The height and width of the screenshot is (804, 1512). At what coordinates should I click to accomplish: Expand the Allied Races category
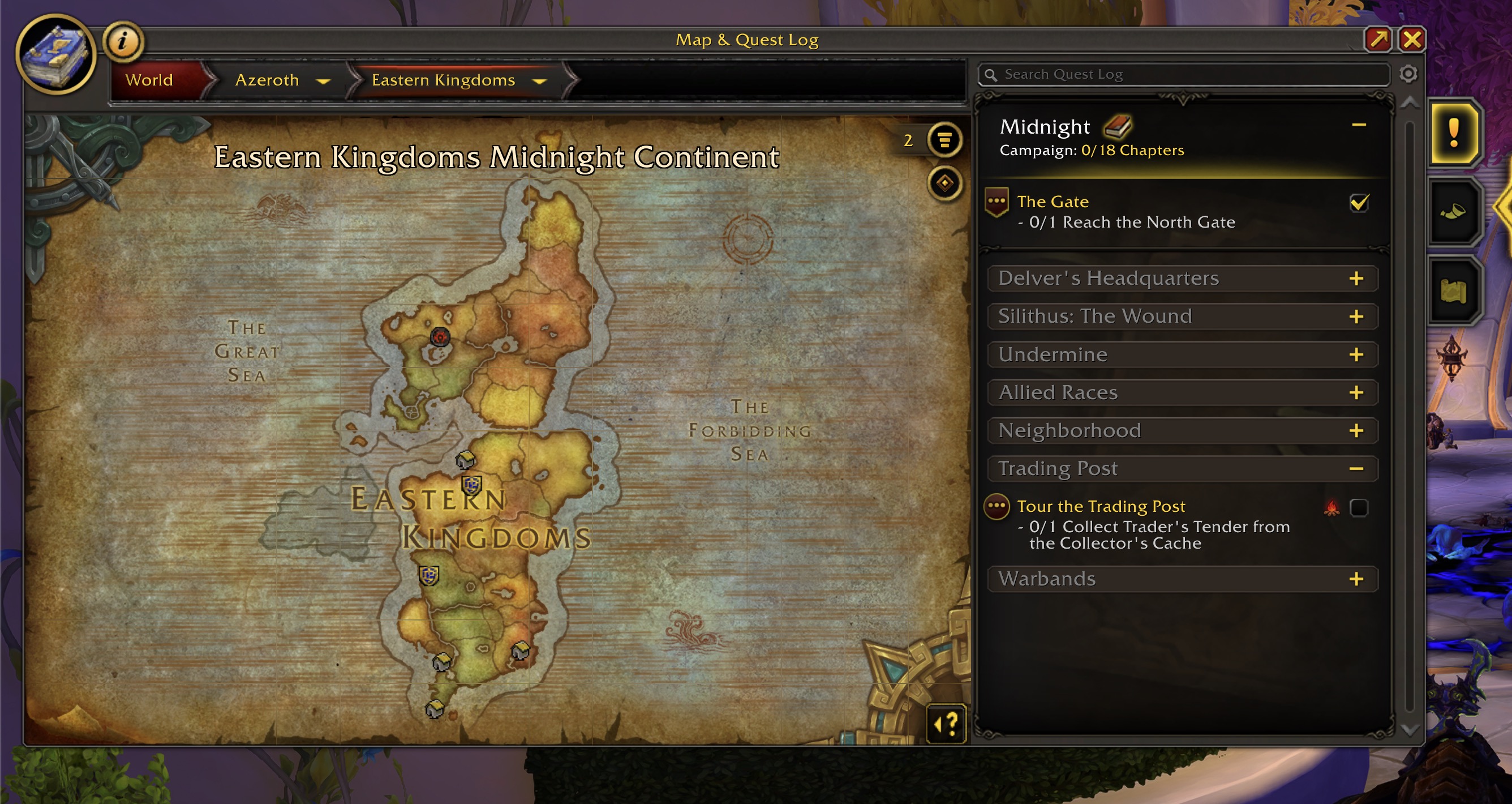1356,392
